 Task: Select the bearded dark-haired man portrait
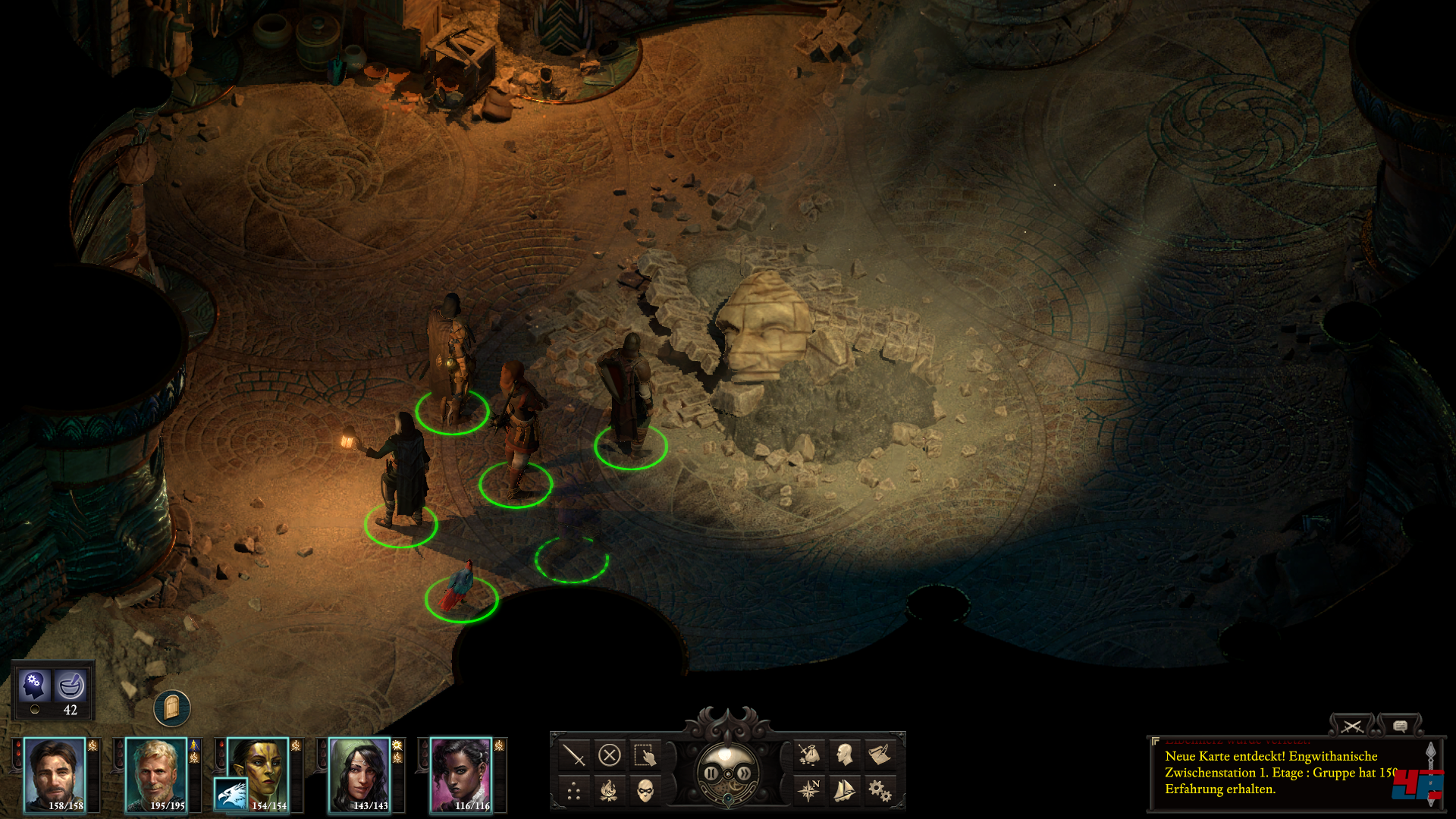click(55, 774)
